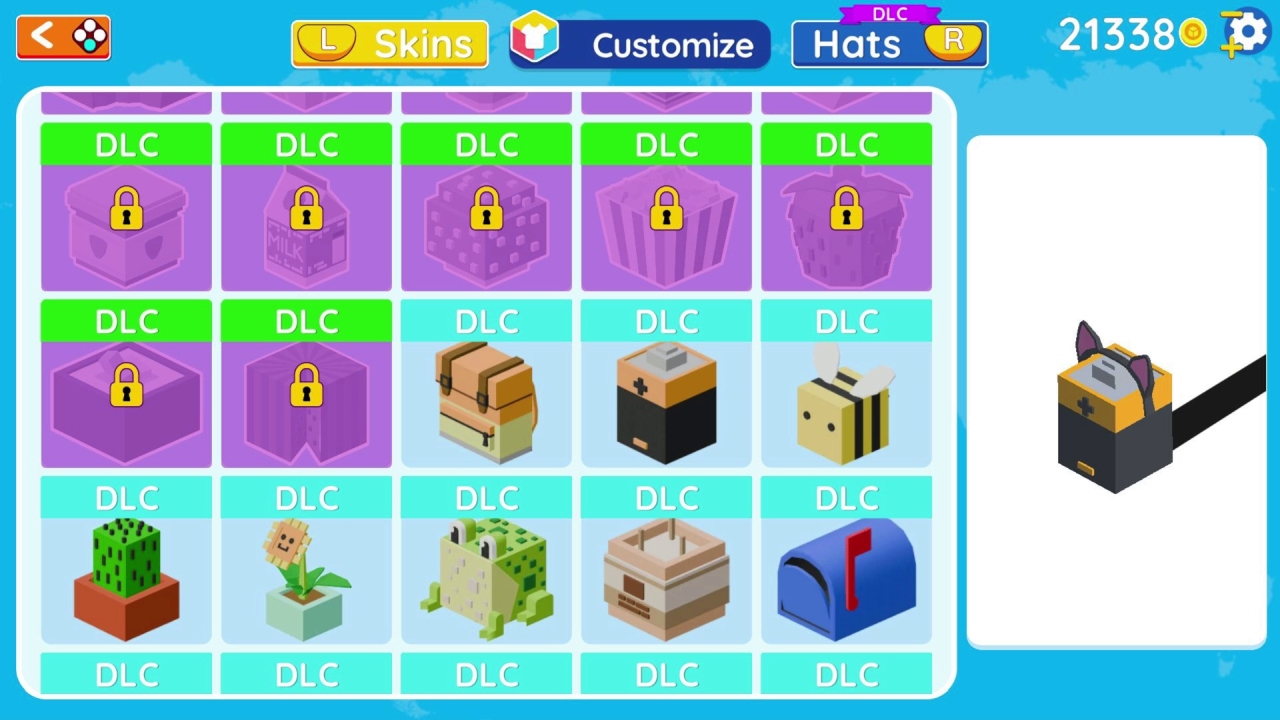Click the green DLC banner above the bee hat
Viewport: 1280px width, 720px height.
[x=847, y=145]
